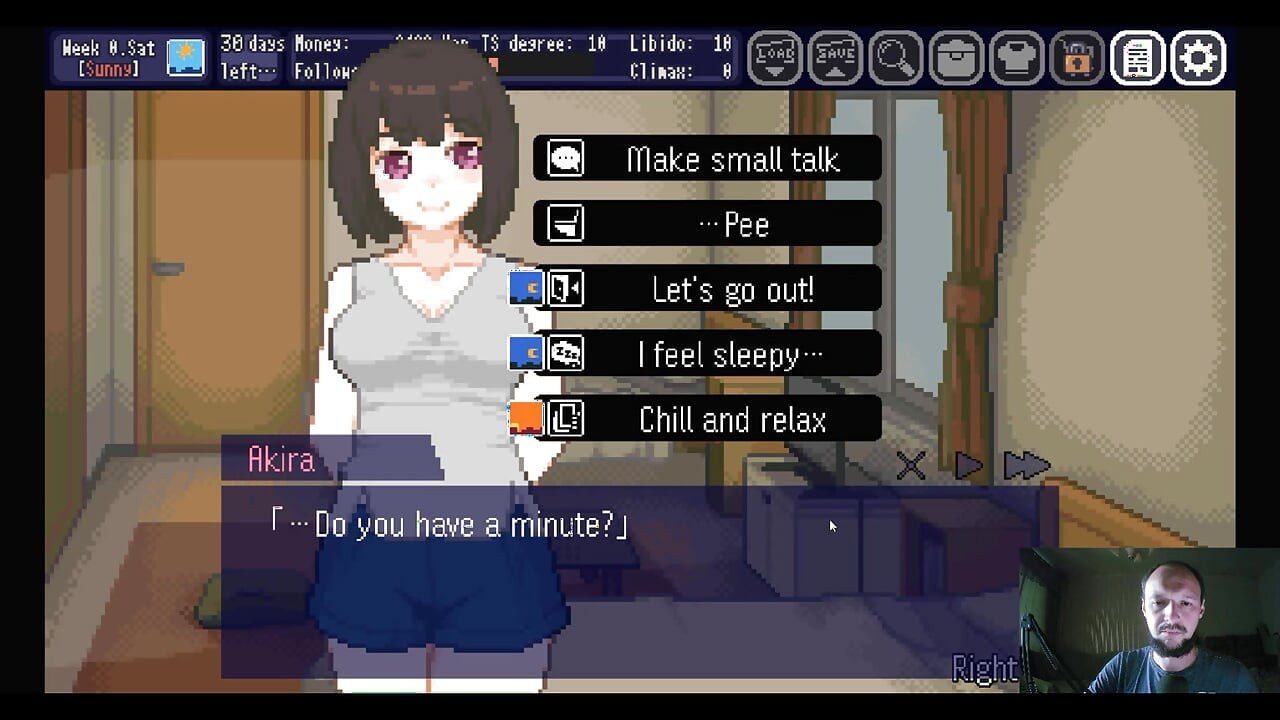The width and height of the screenshot is (1280, 720).
Task: Close the dialogue with the X button
Action: [x=911, y=465]
